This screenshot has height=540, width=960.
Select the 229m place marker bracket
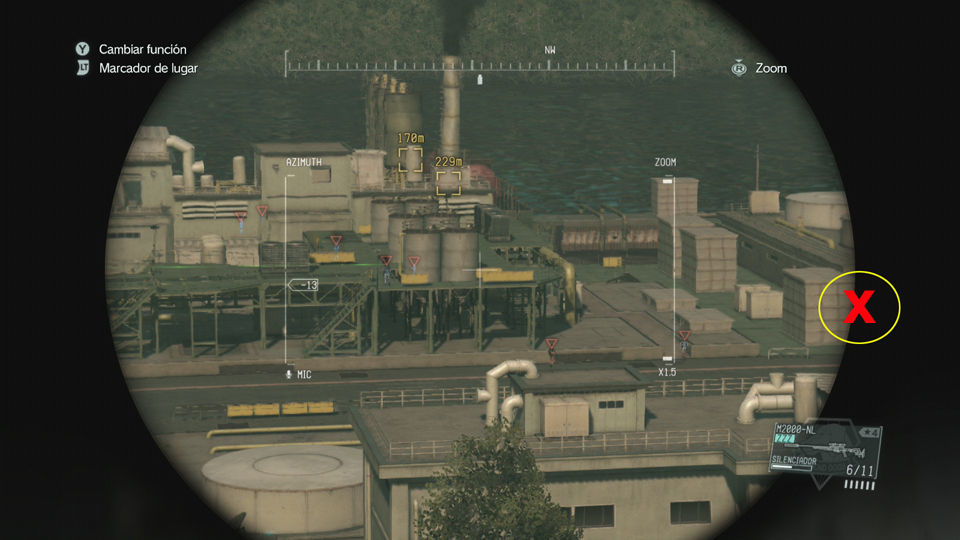click(x=448, y=182)
